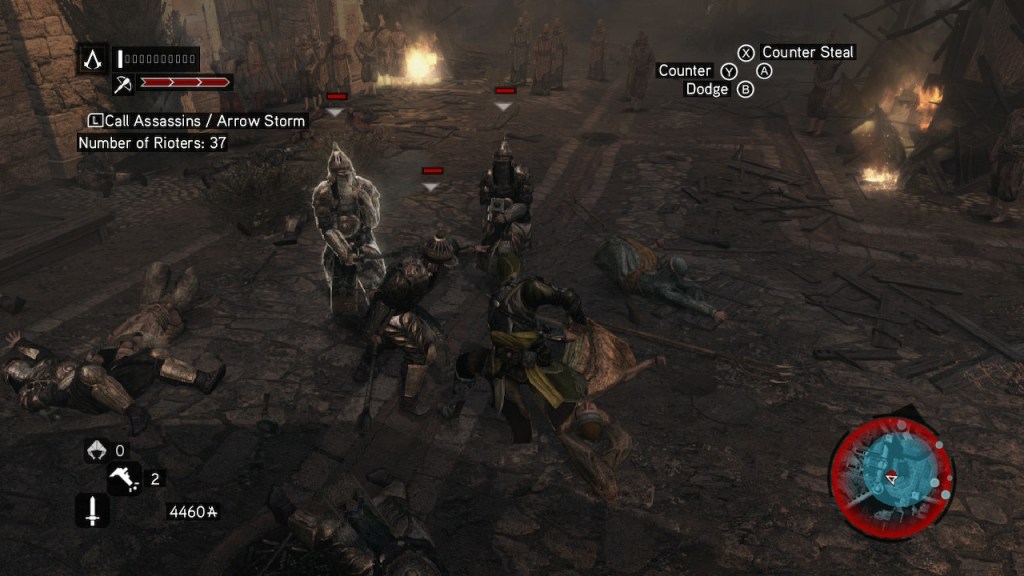Viewport: 1024px width, 576px height.
Task: Open the circular minimap
Action: click(x=891, y=477)
